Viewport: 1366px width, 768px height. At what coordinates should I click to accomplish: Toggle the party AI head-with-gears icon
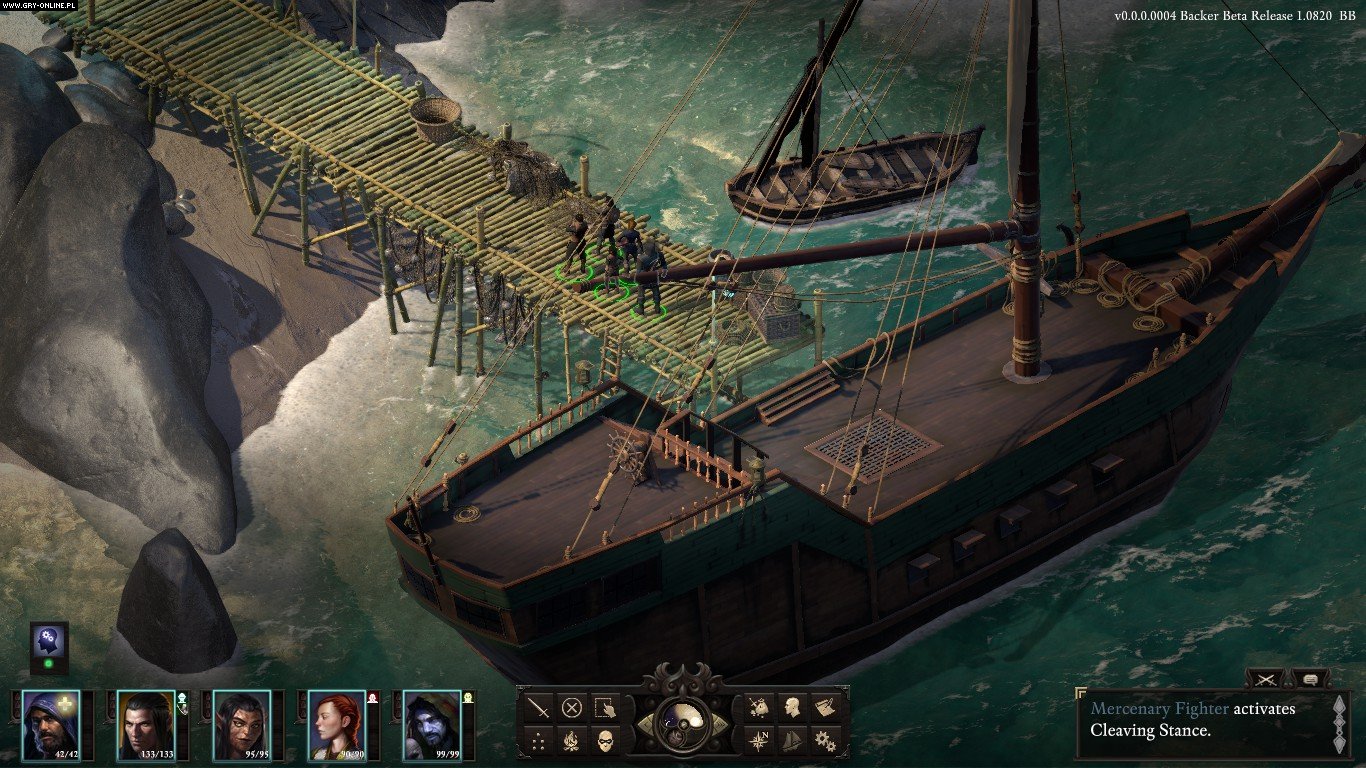point(48,642)
